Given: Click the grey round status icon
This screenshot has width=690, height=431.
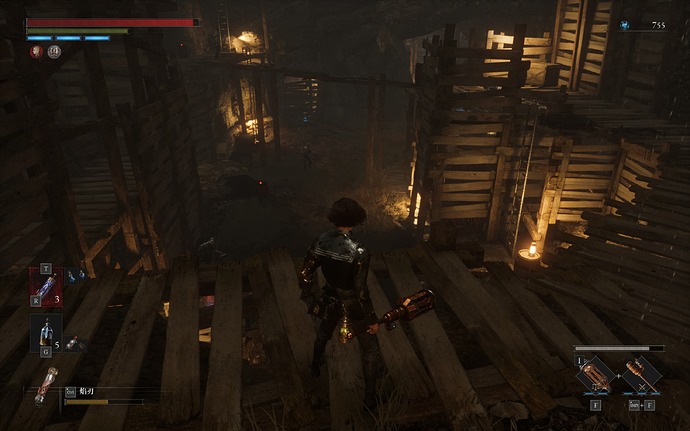Looking at the screenshot, I should (54, 51).
